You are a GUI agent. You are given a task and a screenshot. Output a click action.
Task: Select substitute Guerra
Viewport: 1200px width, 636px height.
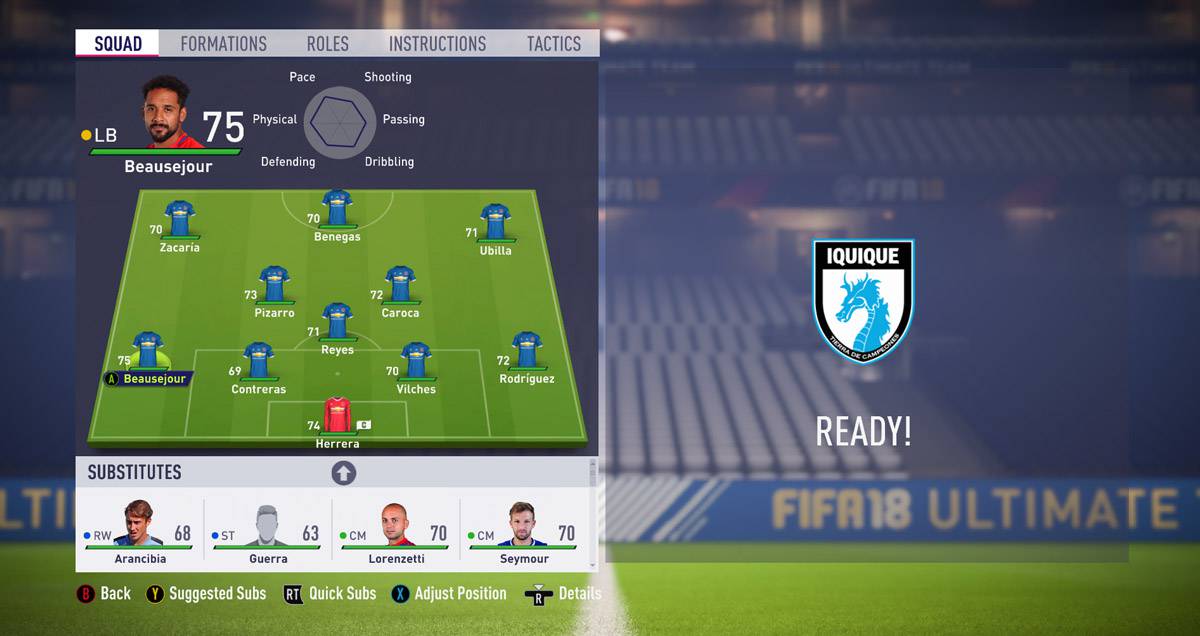[x=267, y=532]
